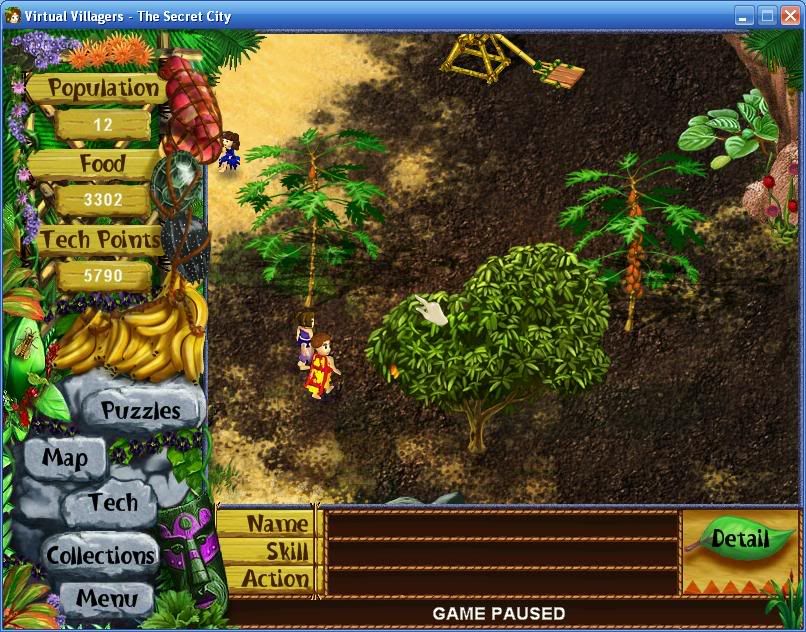This screenshot has width=806, height=632.
Task: Minimize the Virtual Villagers window
Action: (x=744, y=15)
